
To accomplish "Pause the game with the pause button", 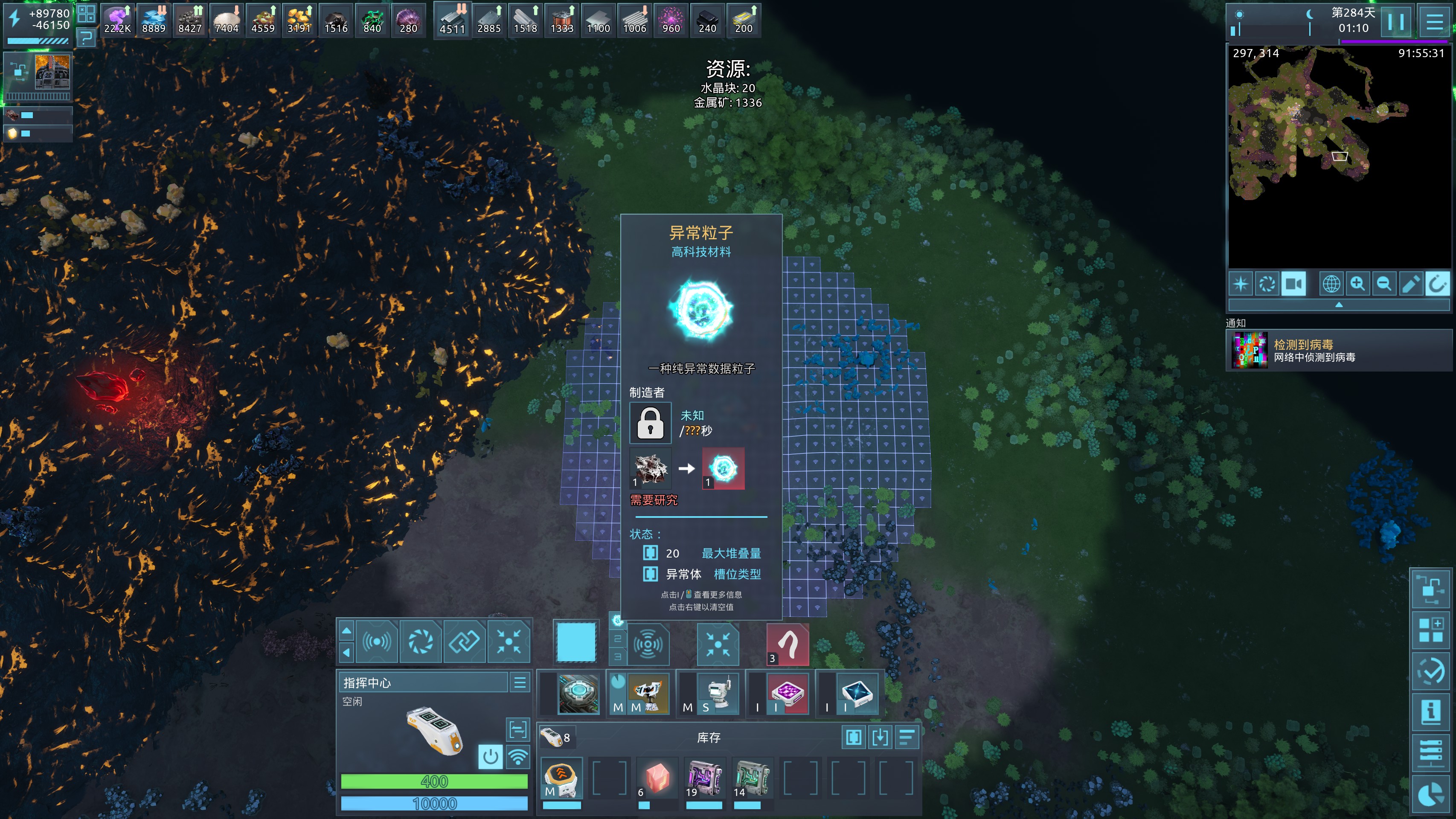I will point(1396,22).
